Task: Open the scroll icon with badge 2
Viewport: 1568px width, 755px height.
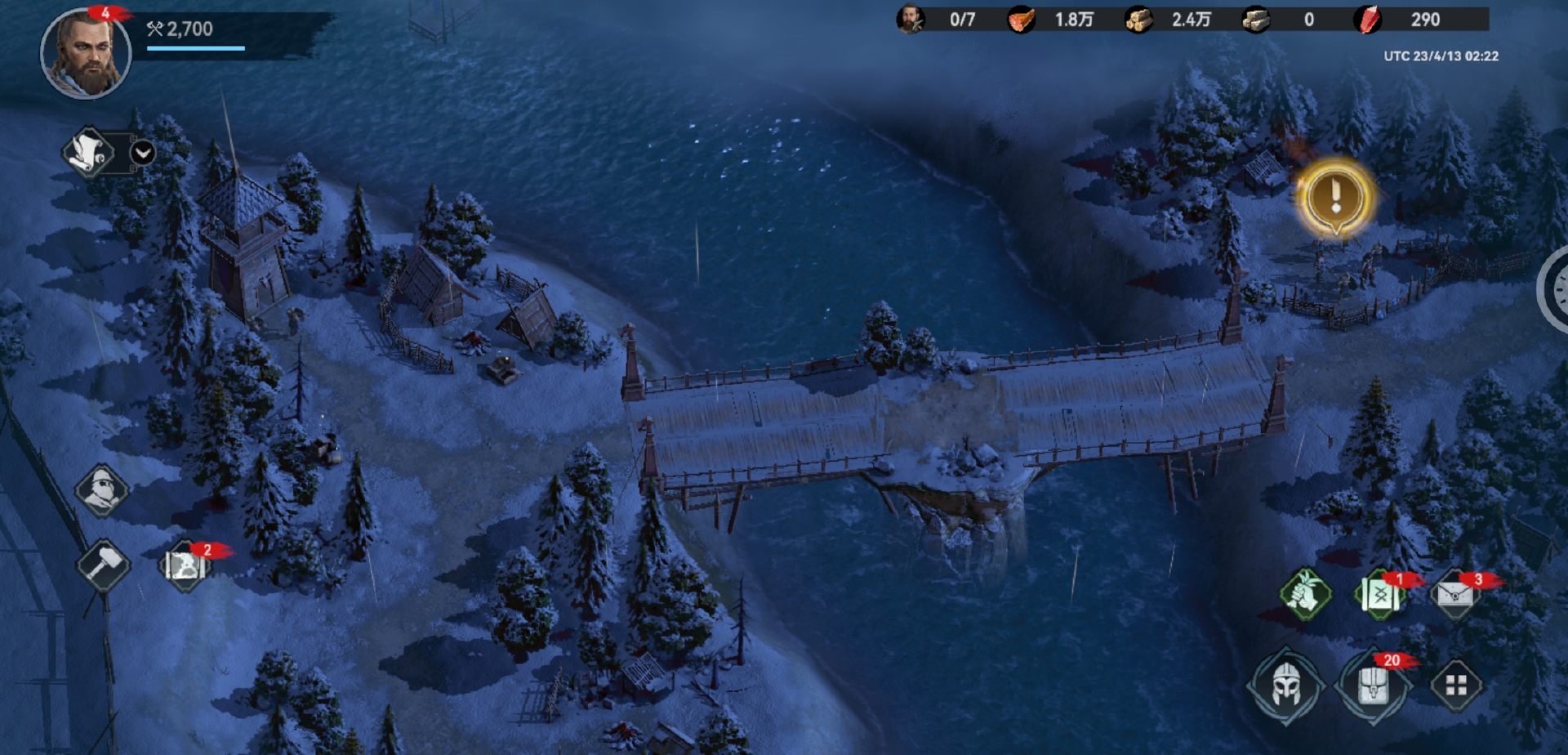Action: (x=185, y=565)
